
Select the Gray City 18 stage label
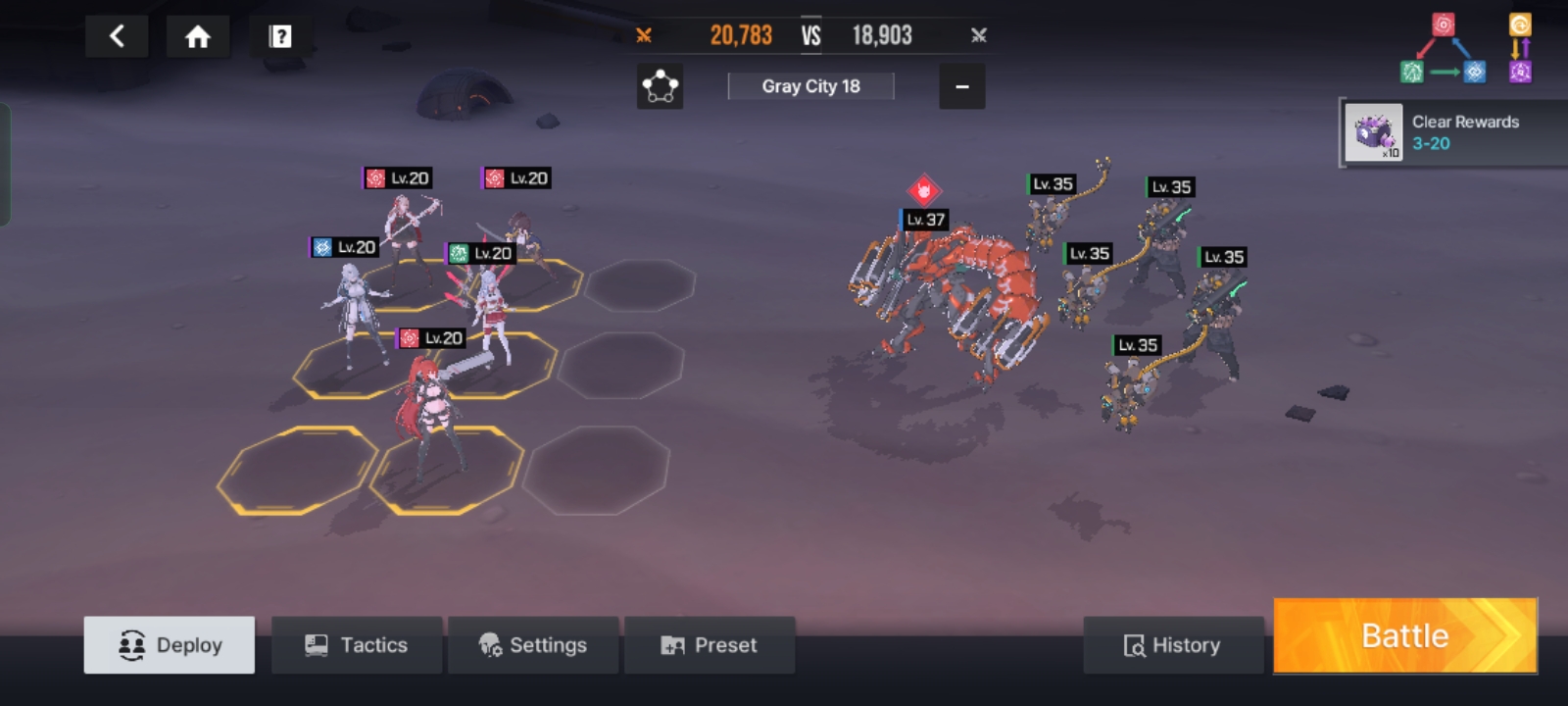pyautogui.click(x=810, y=86)
